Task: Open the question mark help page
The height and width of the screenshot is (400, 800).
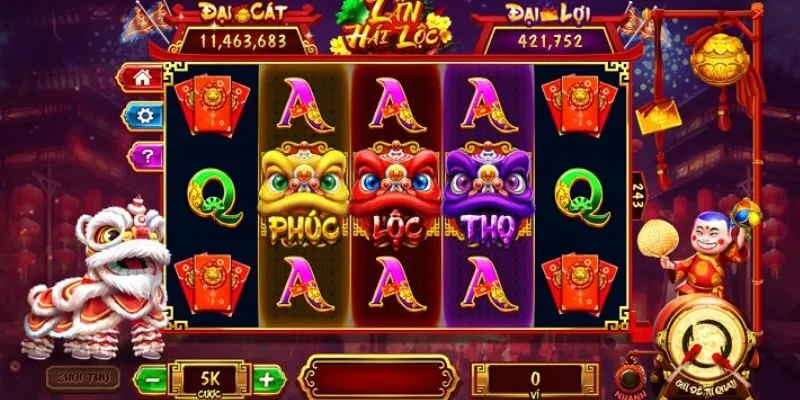Action: (142, 154)
